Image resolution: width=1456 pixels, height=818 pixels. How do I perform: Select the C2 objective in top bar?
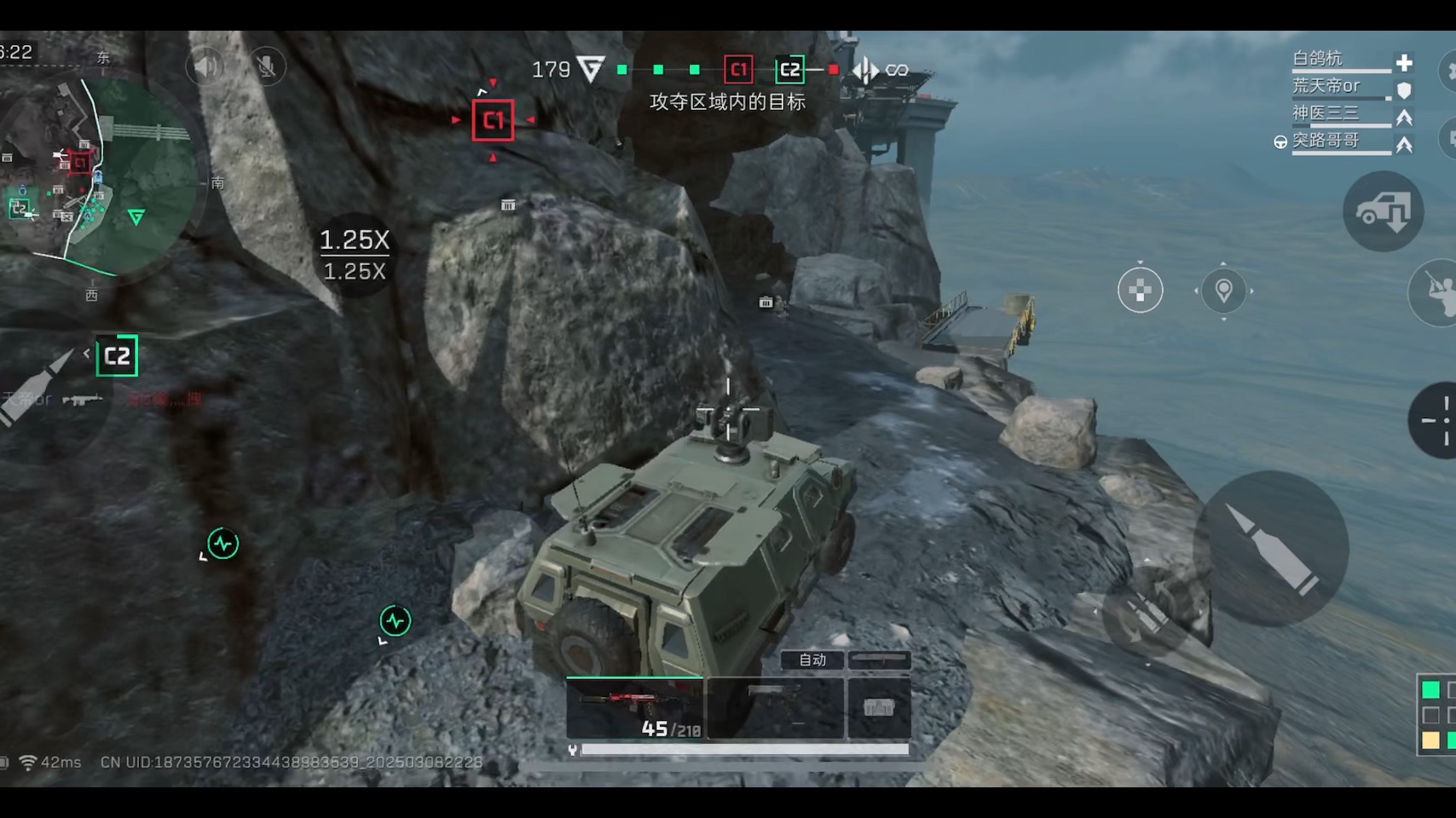click(790, 70)
